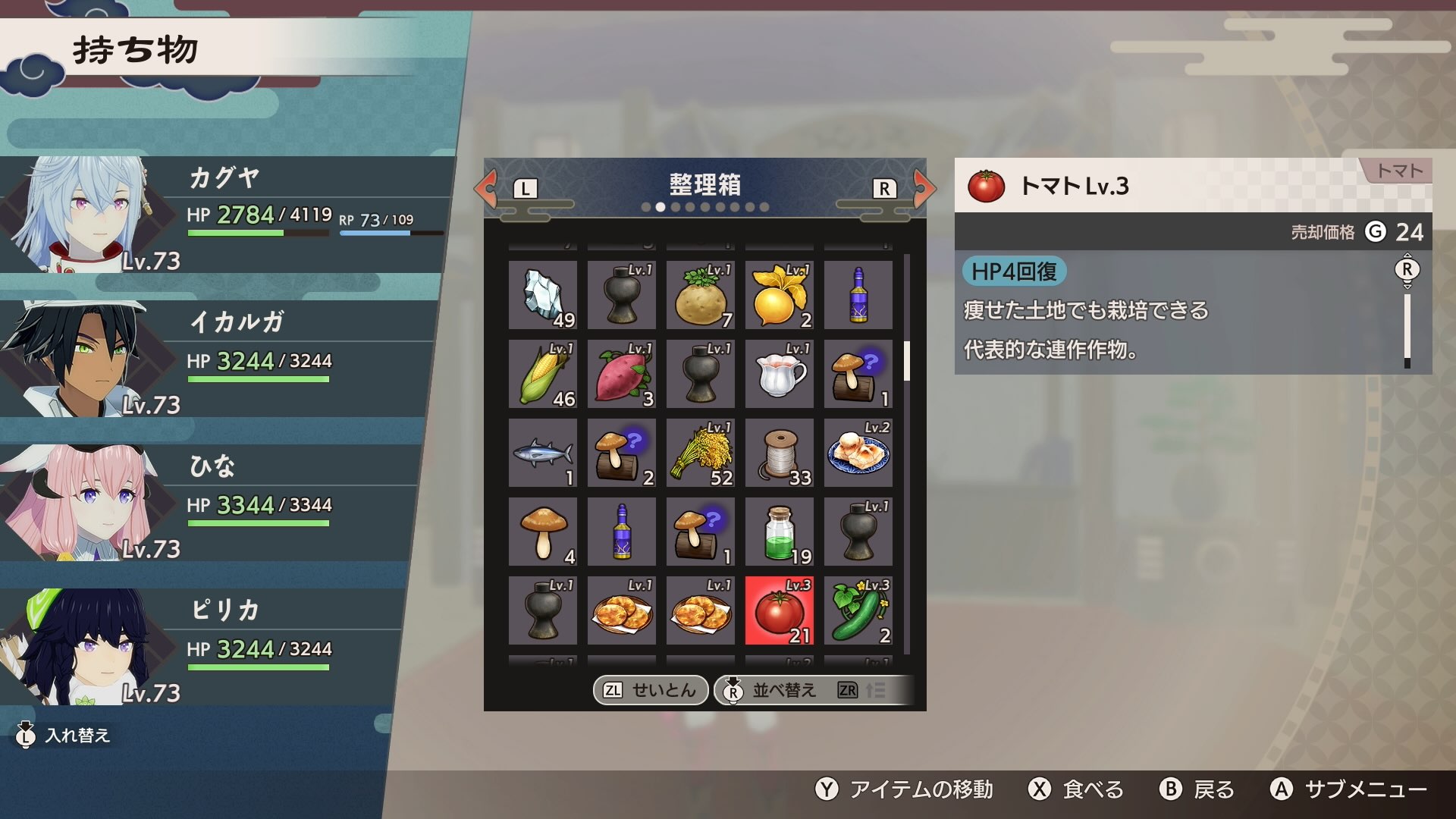Select the sweet potato item
This screenshot has width=1456, height=819.
point(621,374)
